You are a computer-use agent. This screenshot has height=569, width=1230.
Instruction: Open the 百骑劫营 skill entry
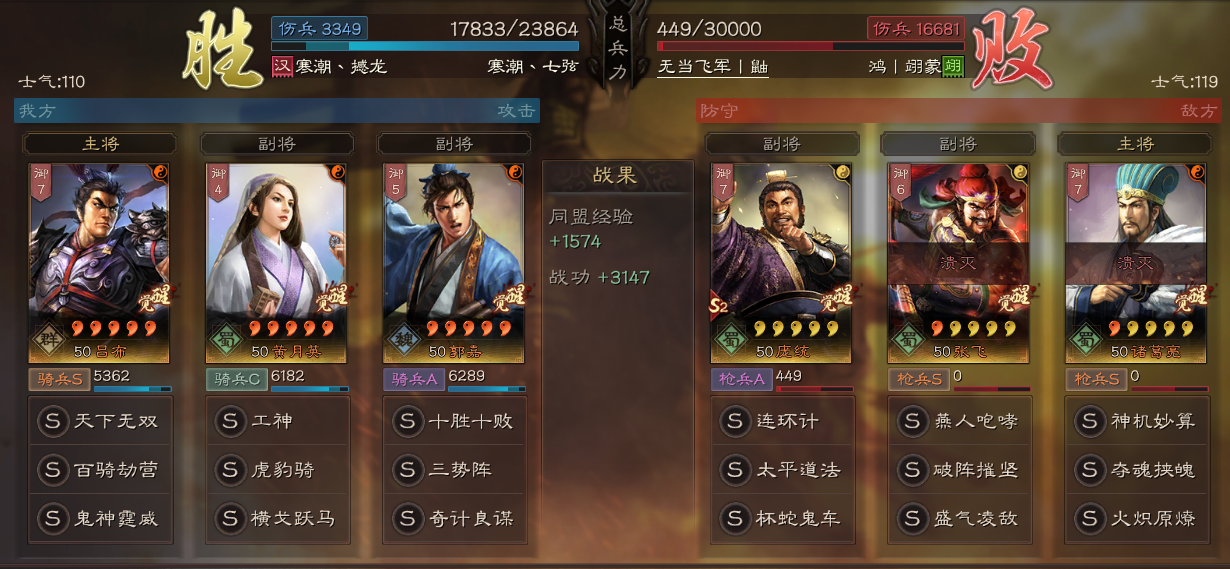[x=99, y=469]
